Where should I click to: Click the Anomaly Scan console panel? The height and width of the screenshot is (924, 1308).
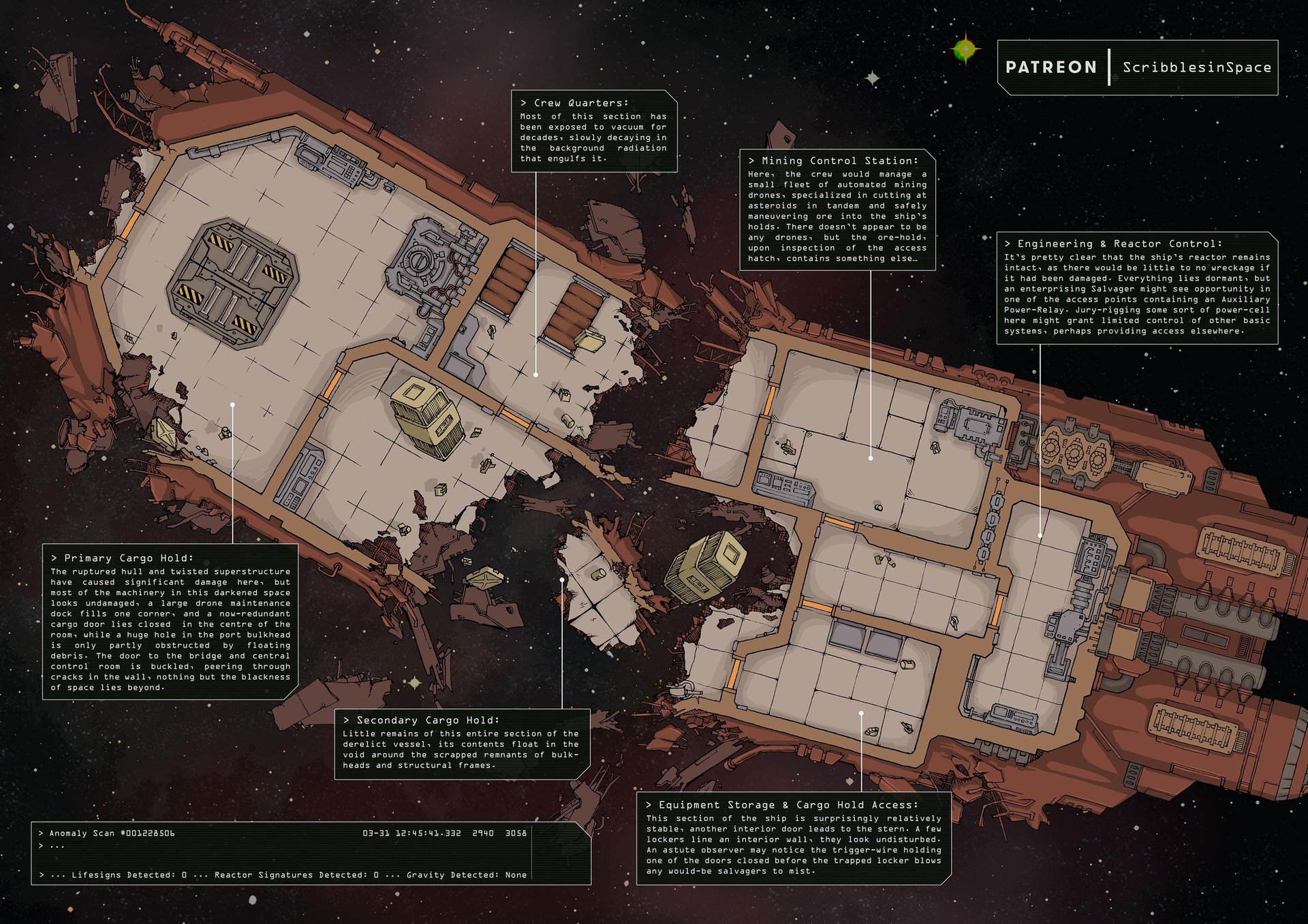pyautogui.click(x=311, y=853)
